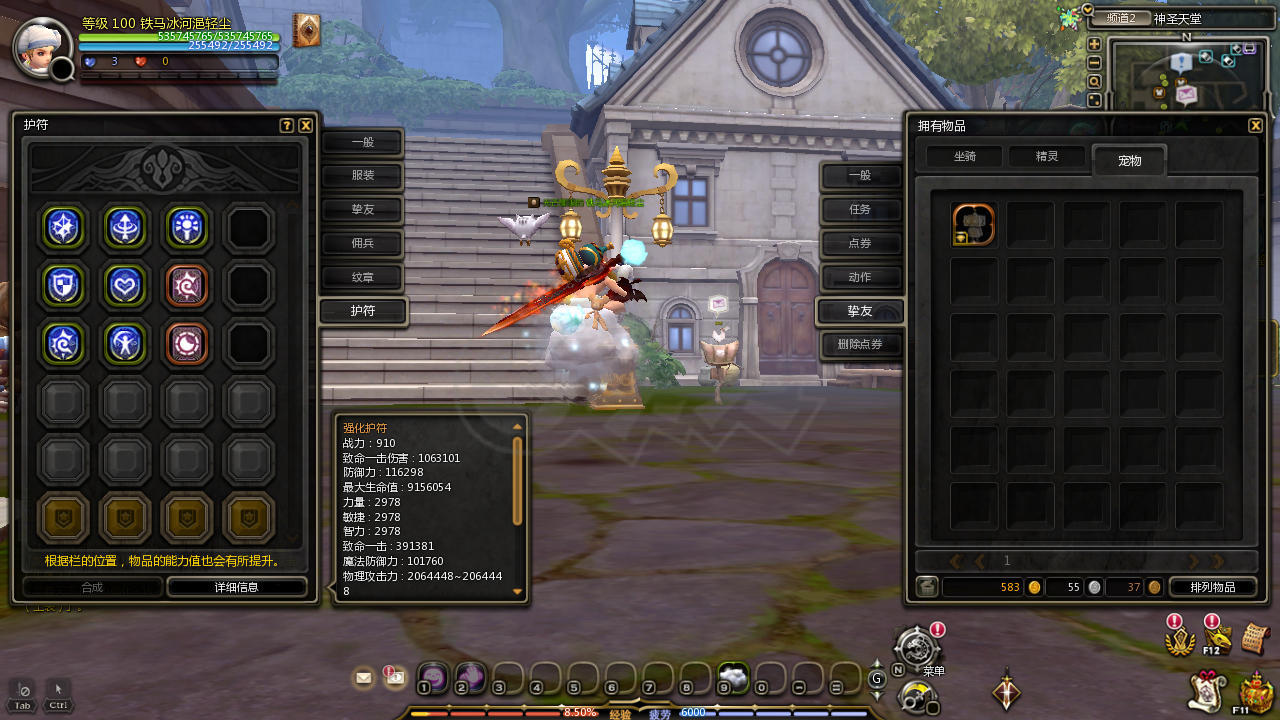Select the 点券 cash inventory category
1280x720 pixels.
860,243
